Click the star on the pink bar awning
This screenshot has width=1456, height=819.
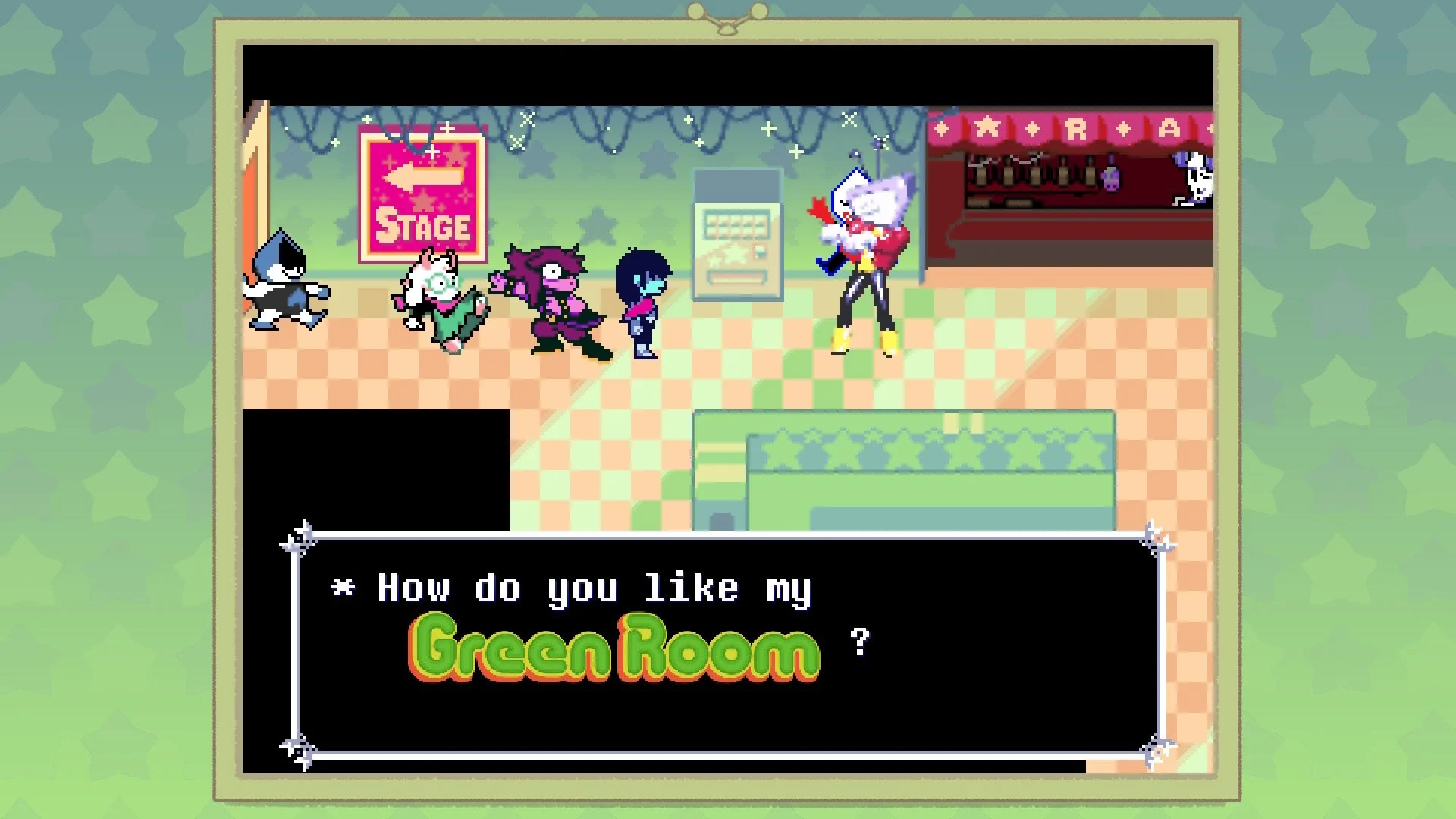pos(987,127)
